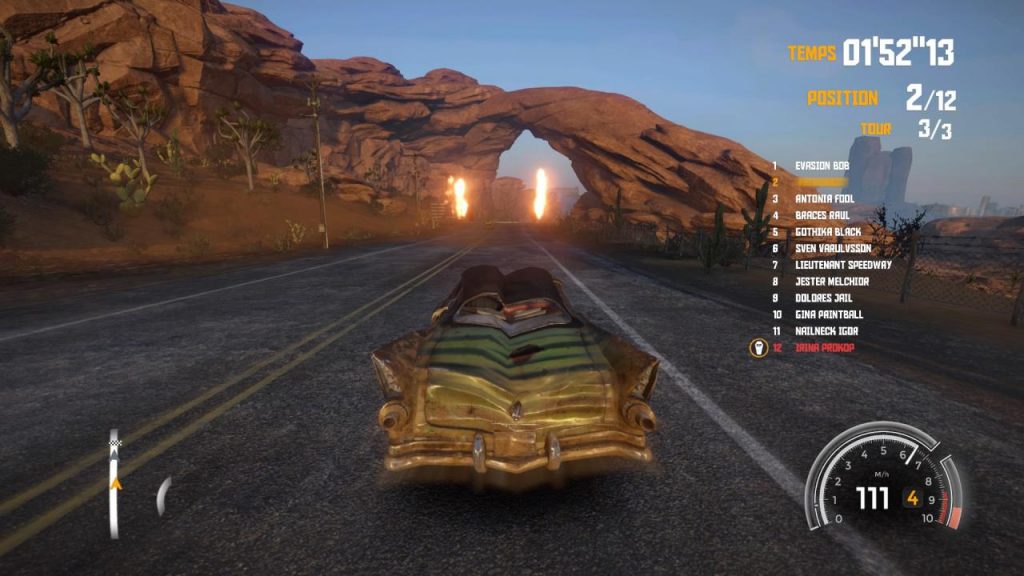Choose Jester Melchior in the standings
The height and width of the screenshot is (576, 1024).
[x=832, y=282]
